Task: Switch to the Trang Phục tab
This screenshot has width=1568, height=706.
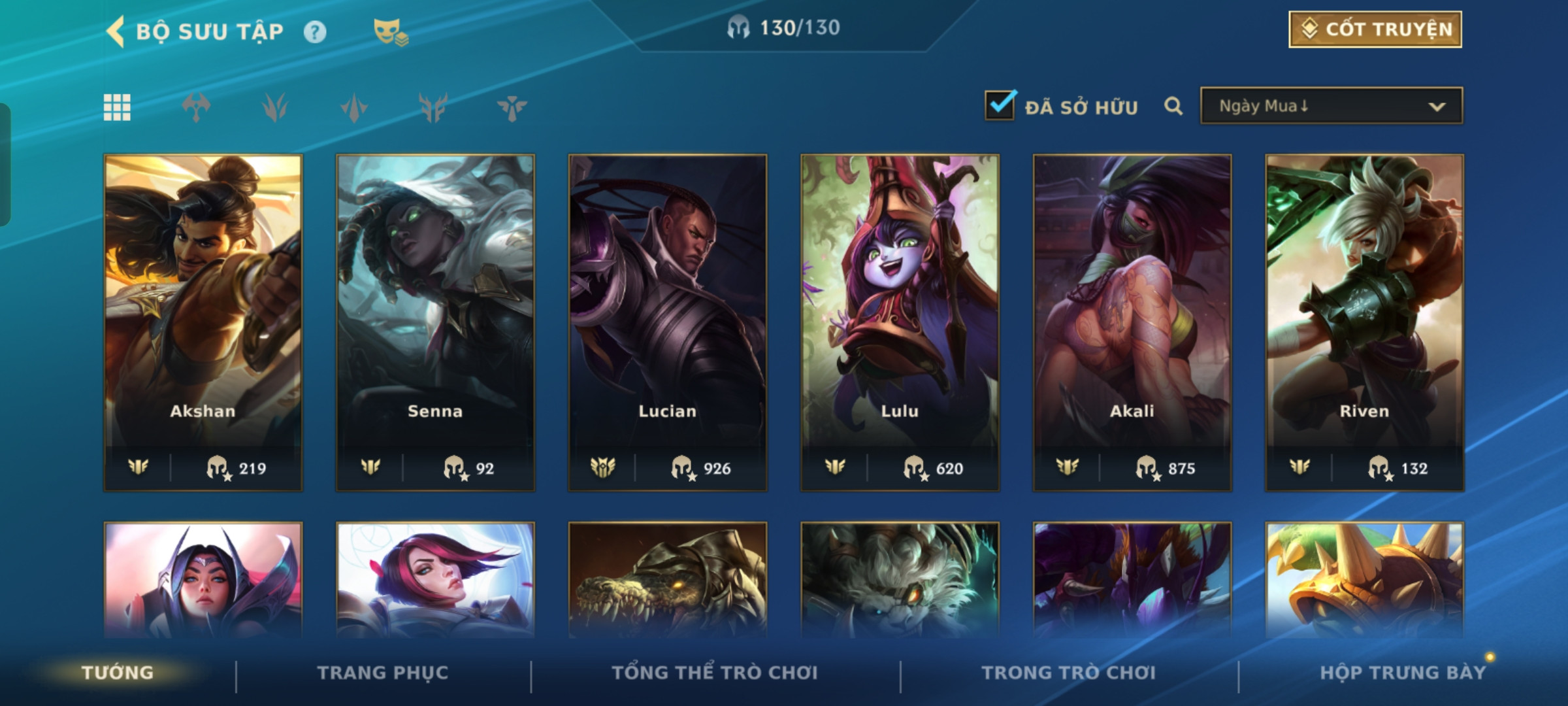Action: point(383,673)
